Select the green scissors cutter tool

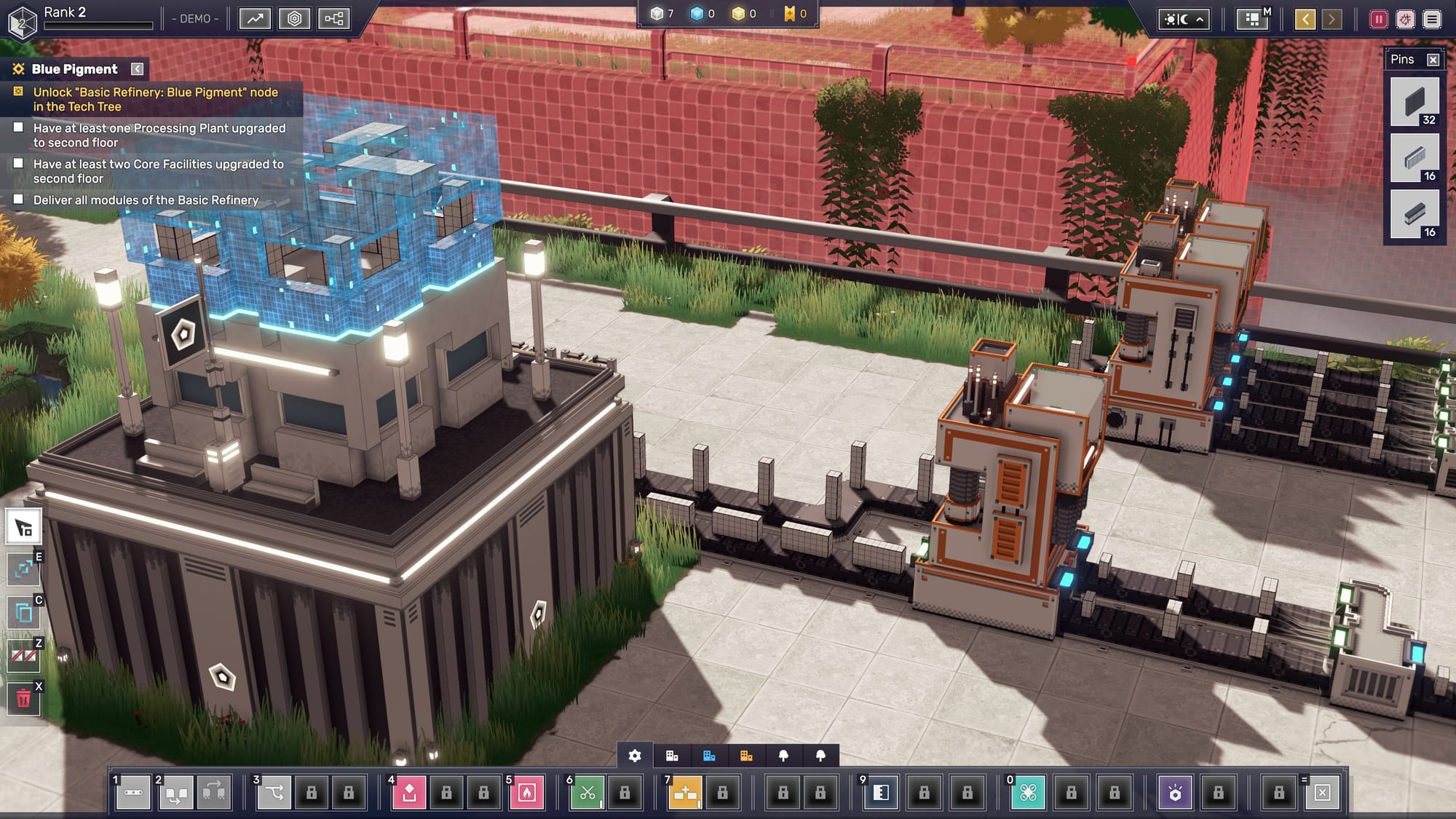tap(587, 792)
